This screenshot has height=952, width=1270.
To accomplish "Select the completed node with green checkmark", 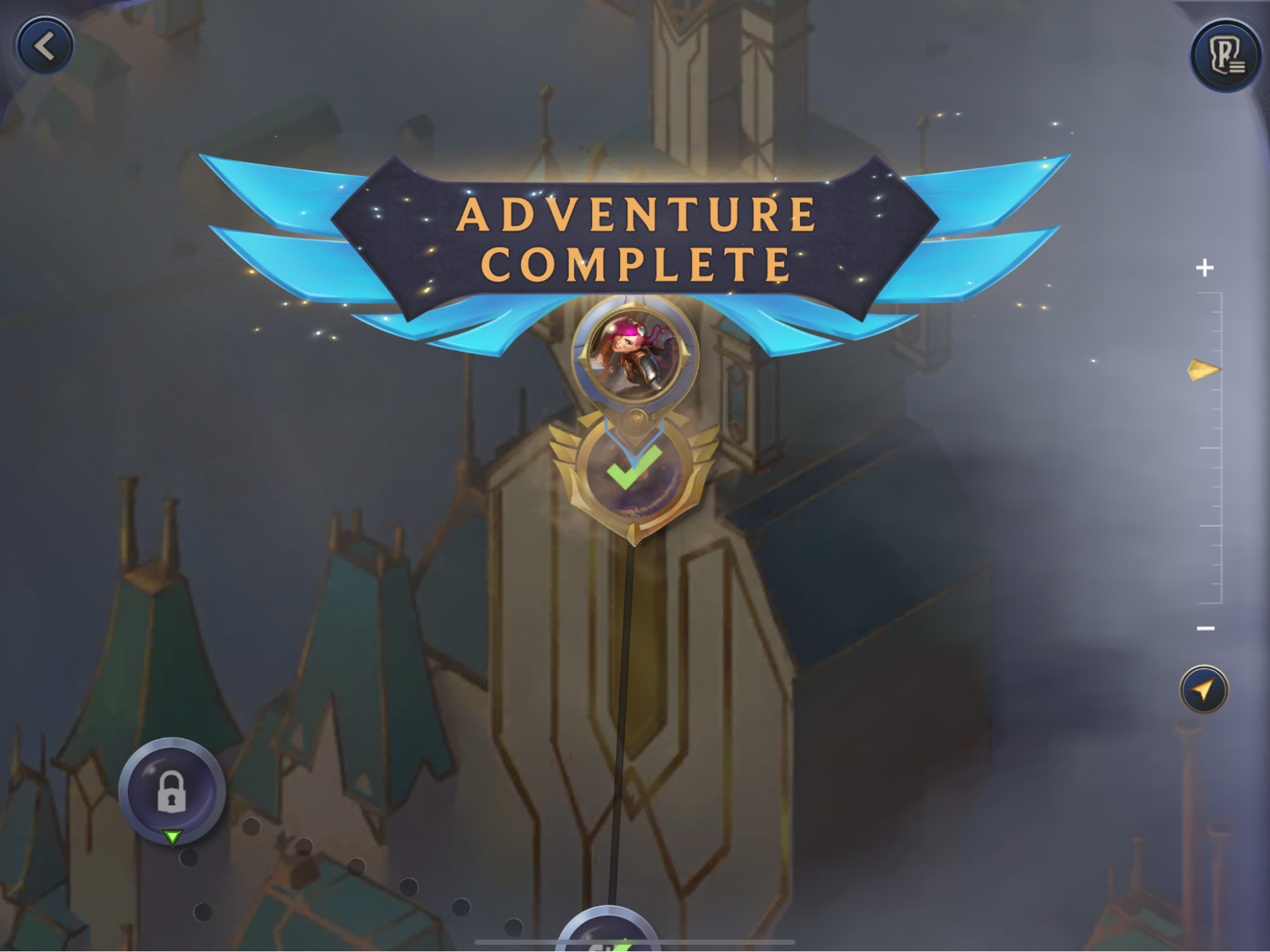I will click(635, 470).
